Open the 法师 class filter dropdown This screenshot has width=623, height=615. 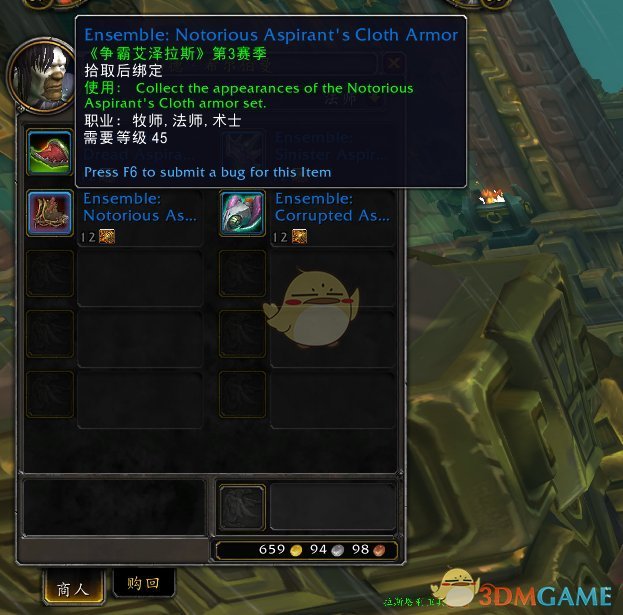pos(347,98)
